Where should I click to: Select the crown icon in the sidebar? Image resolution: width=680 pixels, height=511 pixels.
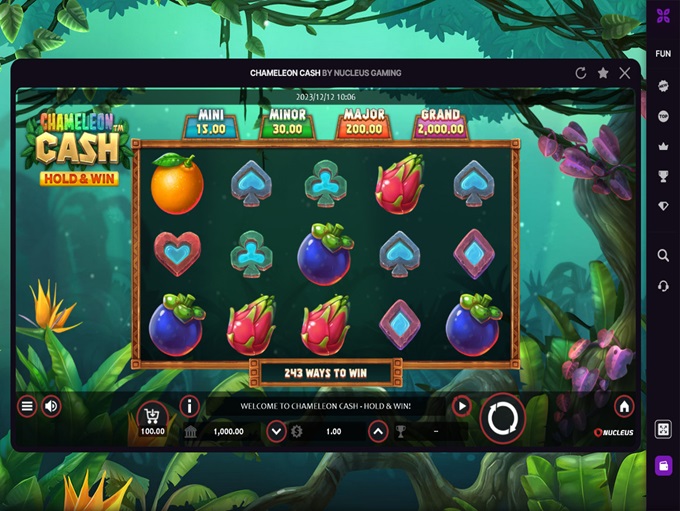coord(663,146)
